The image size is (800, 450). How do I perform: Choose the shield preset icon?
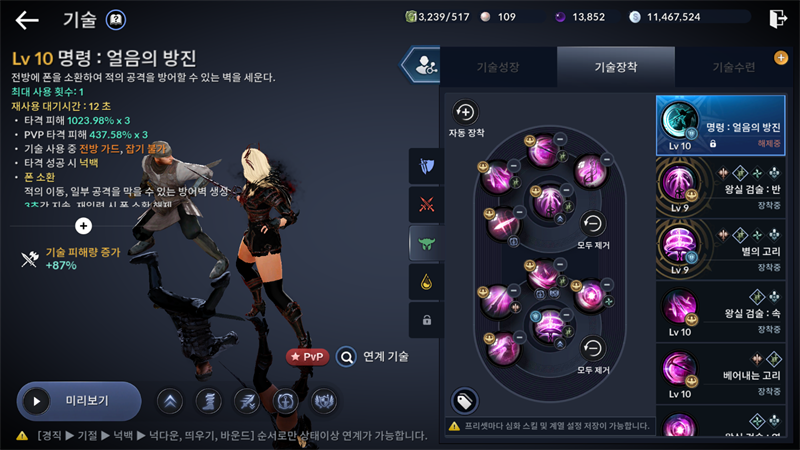[x=427, y=166]
